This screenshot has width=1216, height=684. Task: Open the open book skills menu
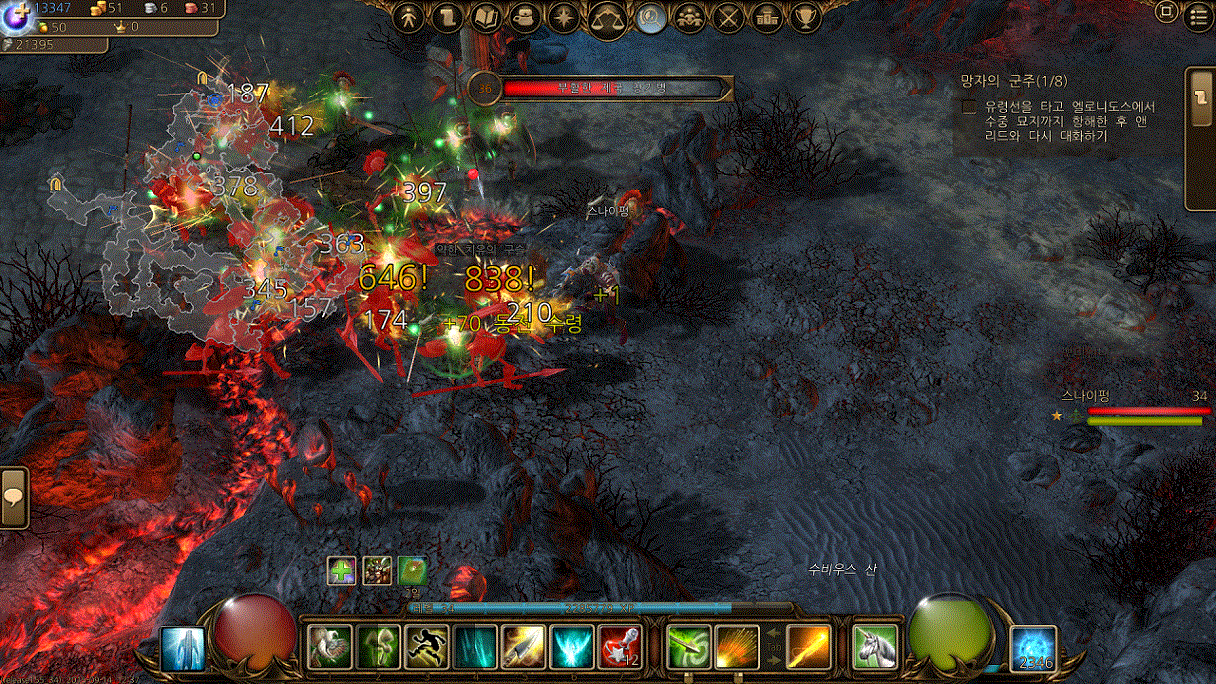pos(486,17)
